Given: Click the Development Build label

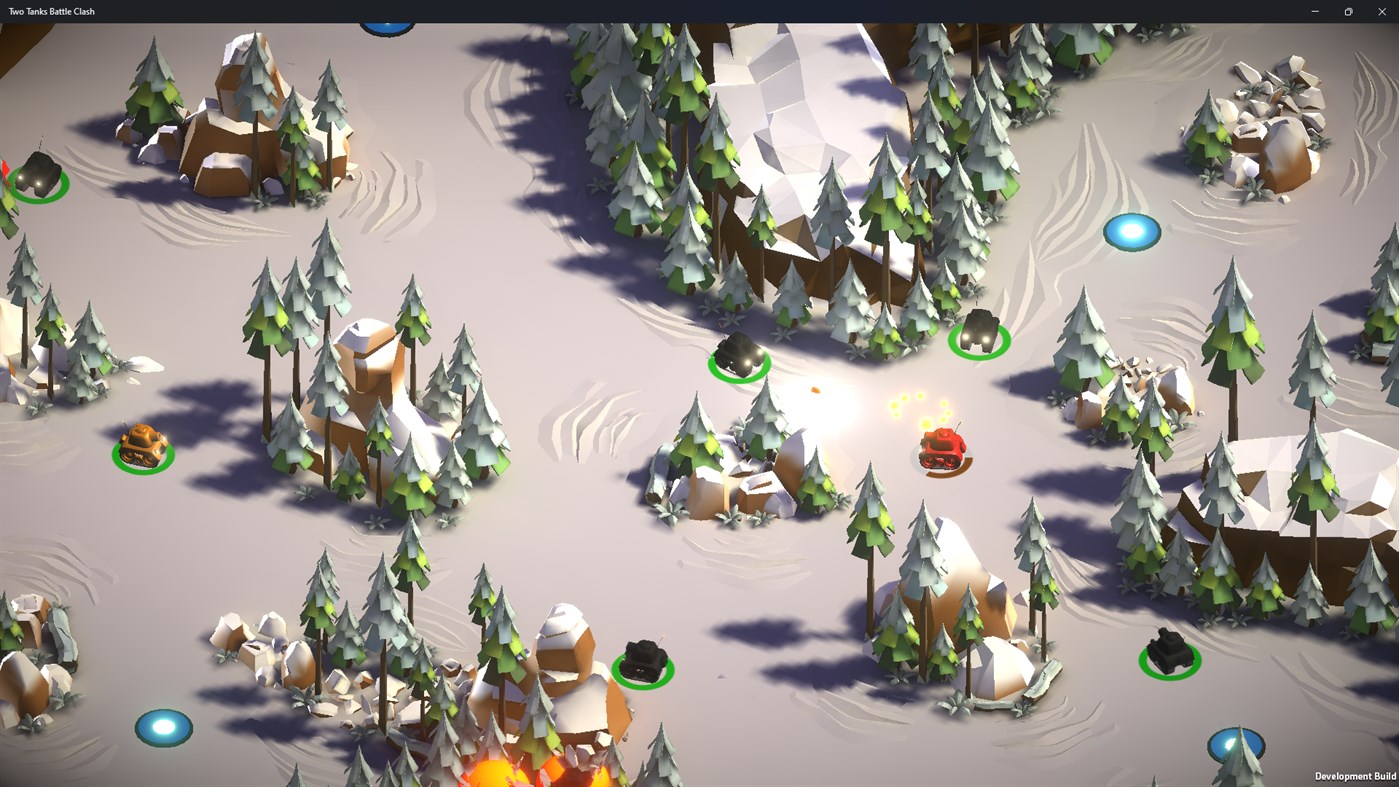Looking at the screenshot, I should (x=1355, y=776).
